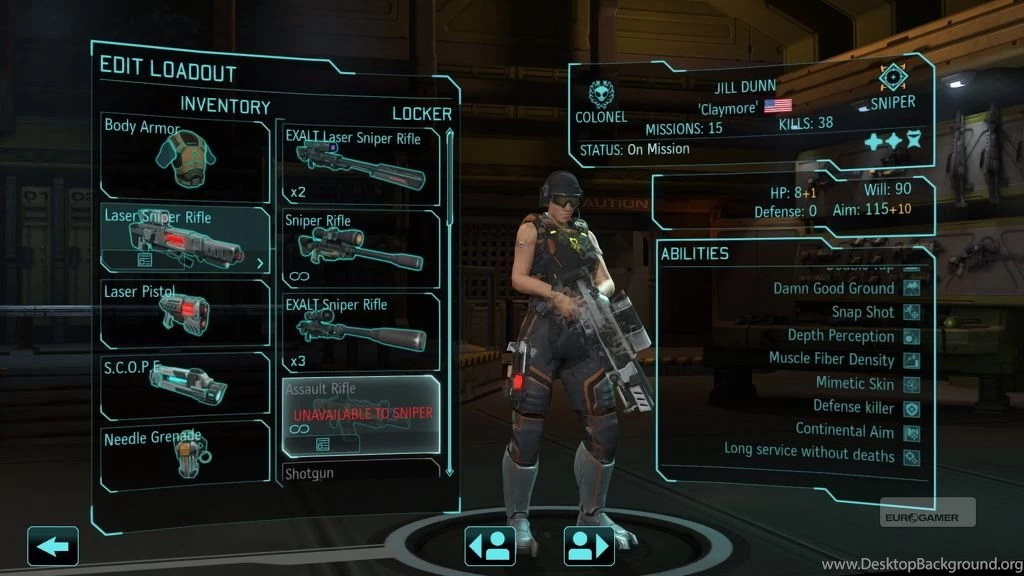View the Depth Perception ability icon

click(912, 337)
